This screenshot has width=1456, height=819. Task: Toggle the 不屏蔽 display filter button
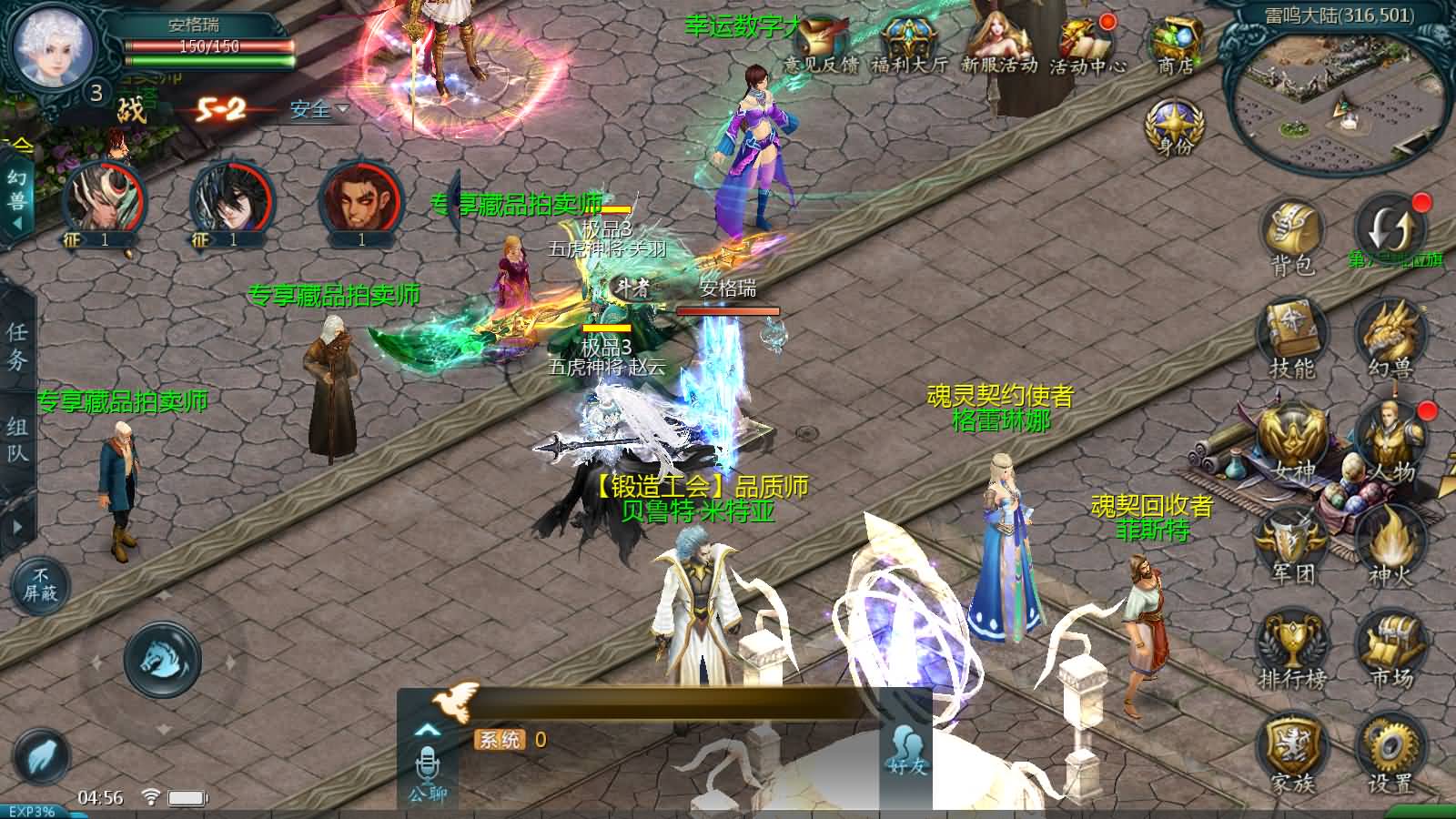[x=40, y=584]
